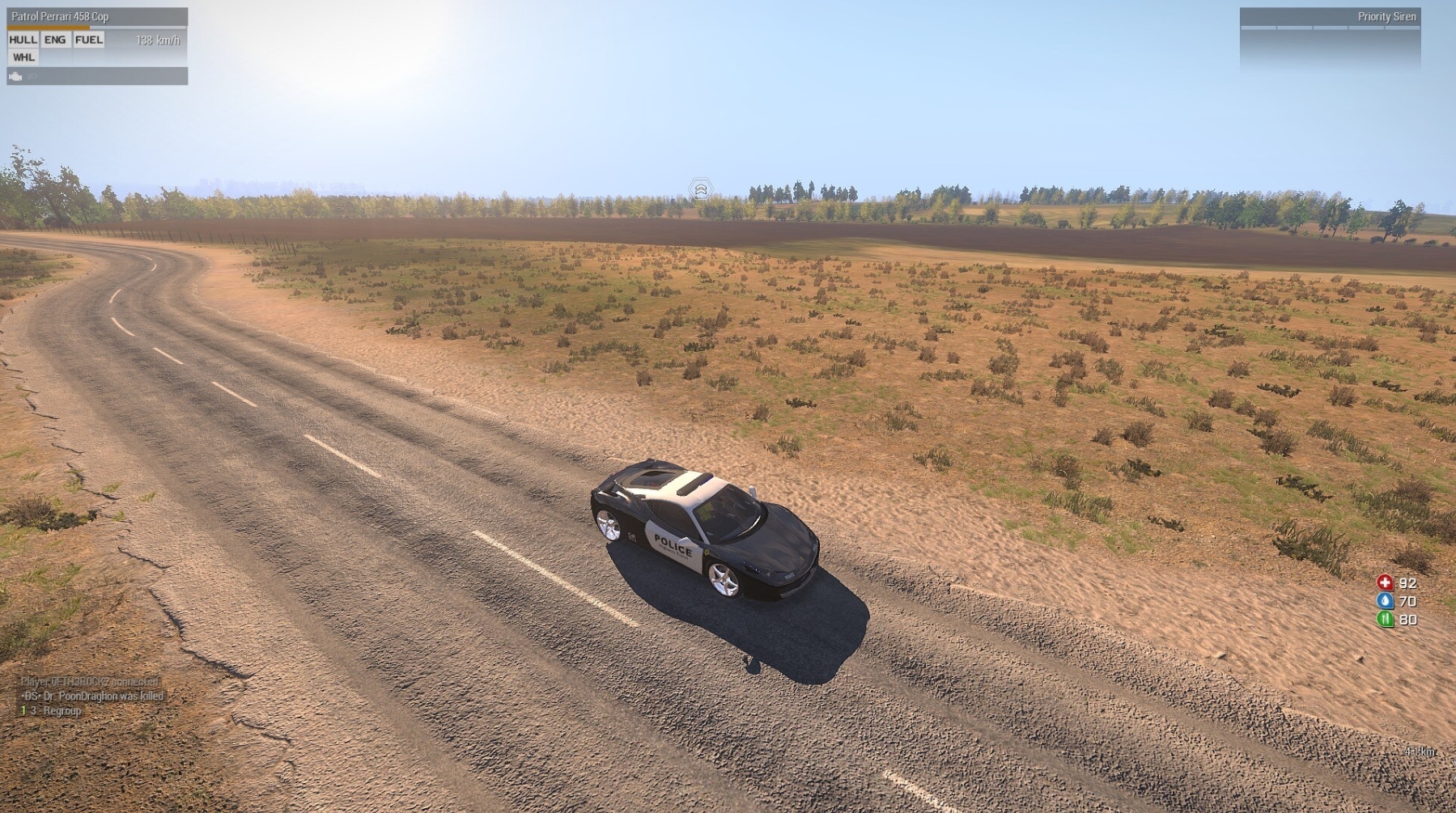The image size is (1456, 813).
Task: Toggle the HULL damage indicator
Action: point(23,39)
